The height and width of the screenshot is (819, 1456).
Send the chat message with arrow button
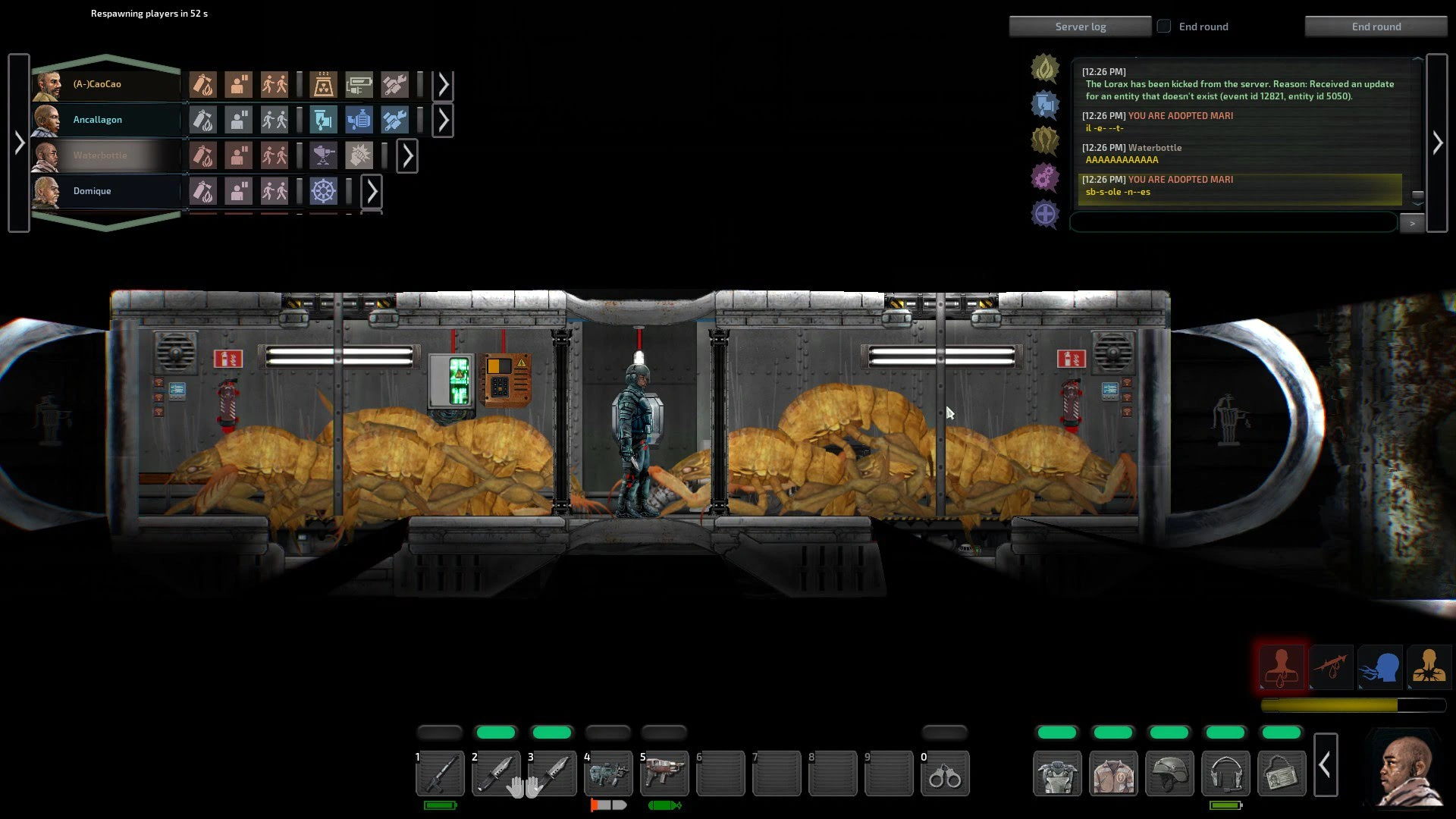point(1411,224)
